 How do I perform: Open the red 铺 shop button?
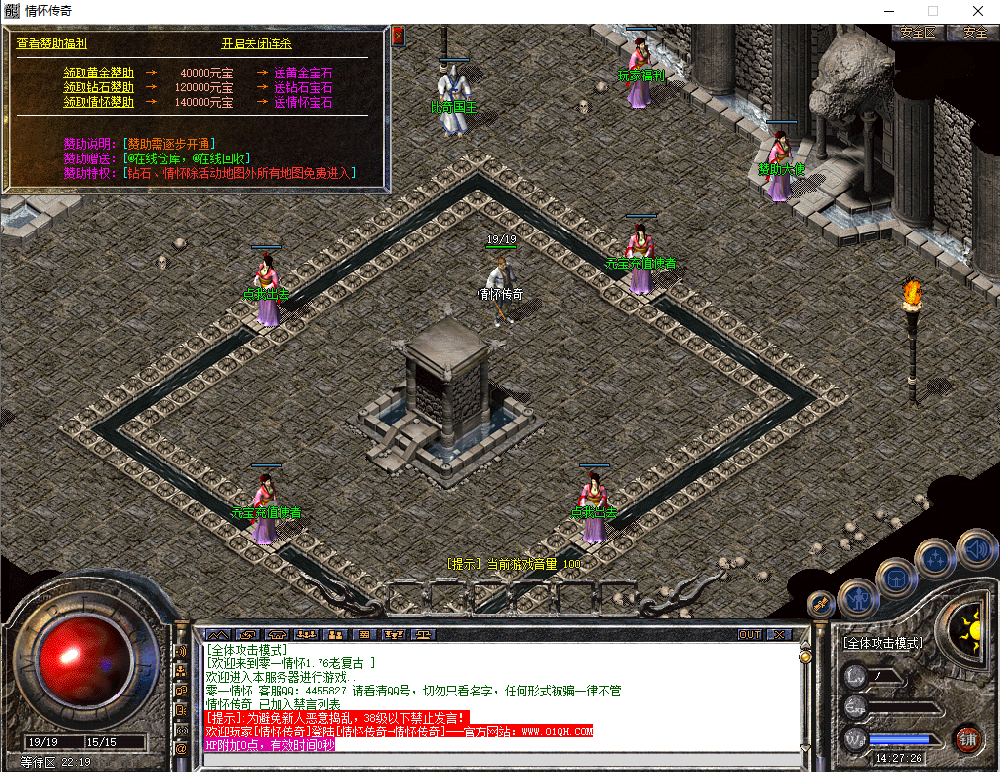pos(967,740)
